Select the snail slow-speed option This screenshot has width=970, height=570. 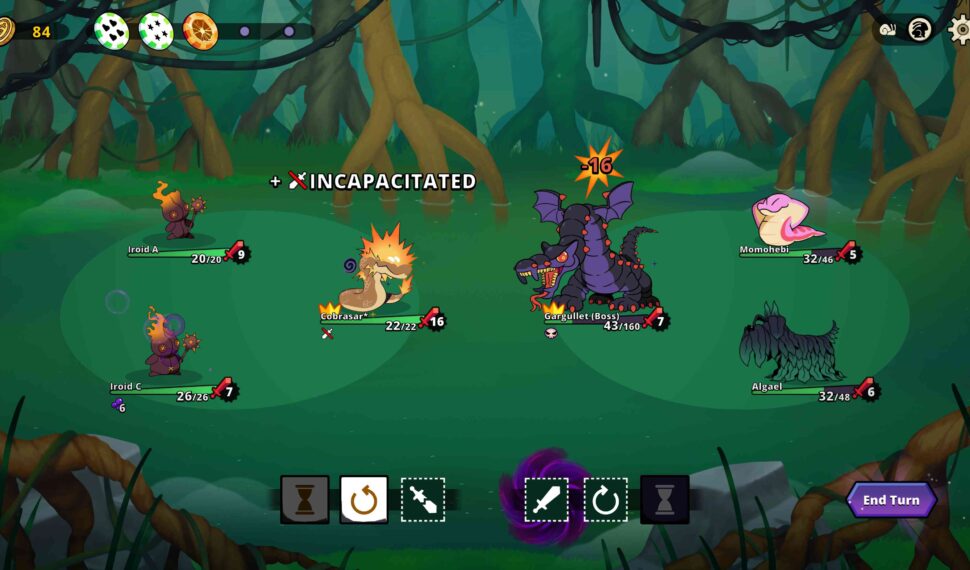point(888,30)
